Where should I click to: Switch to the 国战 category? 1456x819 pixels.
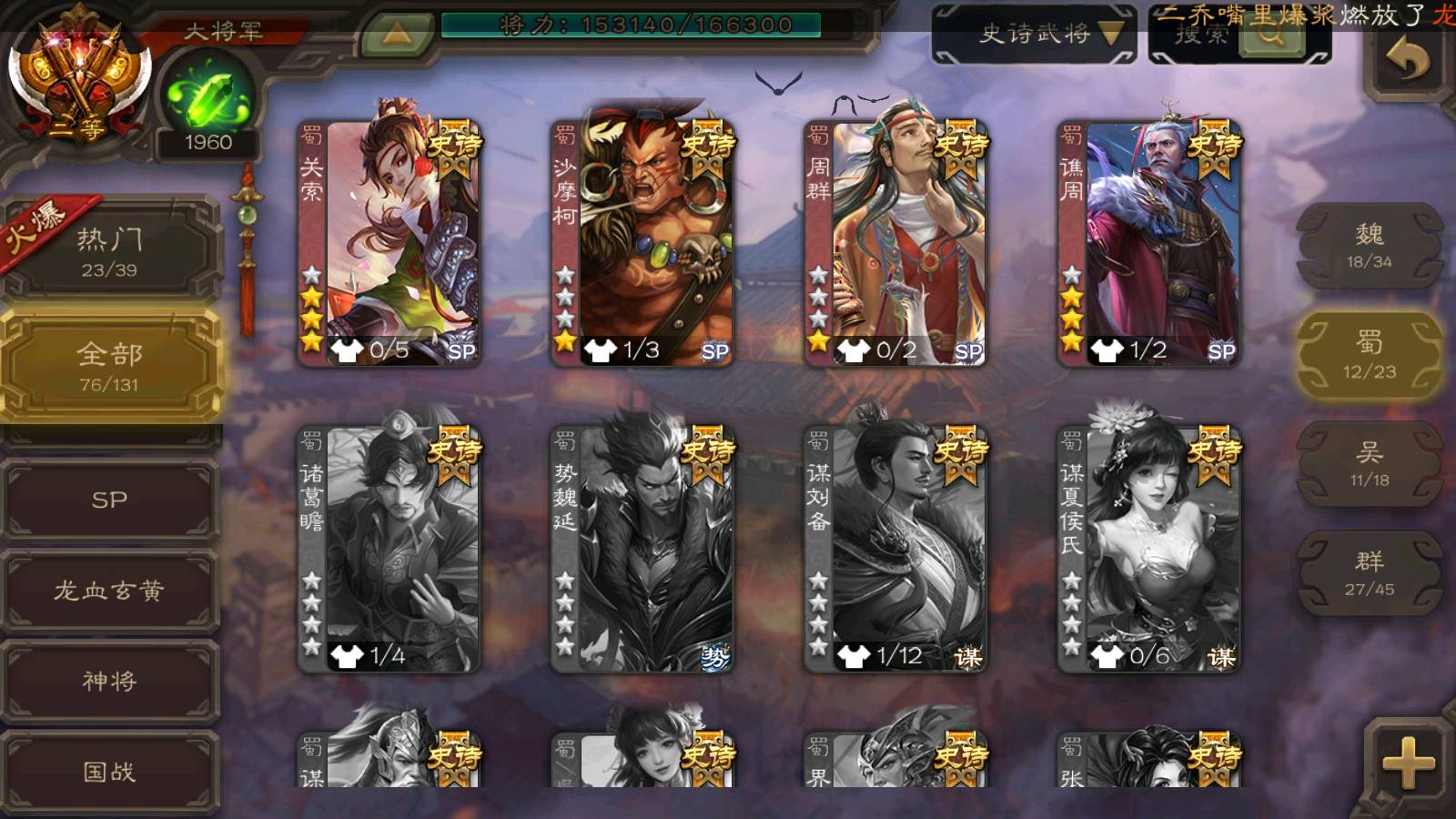pyautogui.click(x=109, y=772)
